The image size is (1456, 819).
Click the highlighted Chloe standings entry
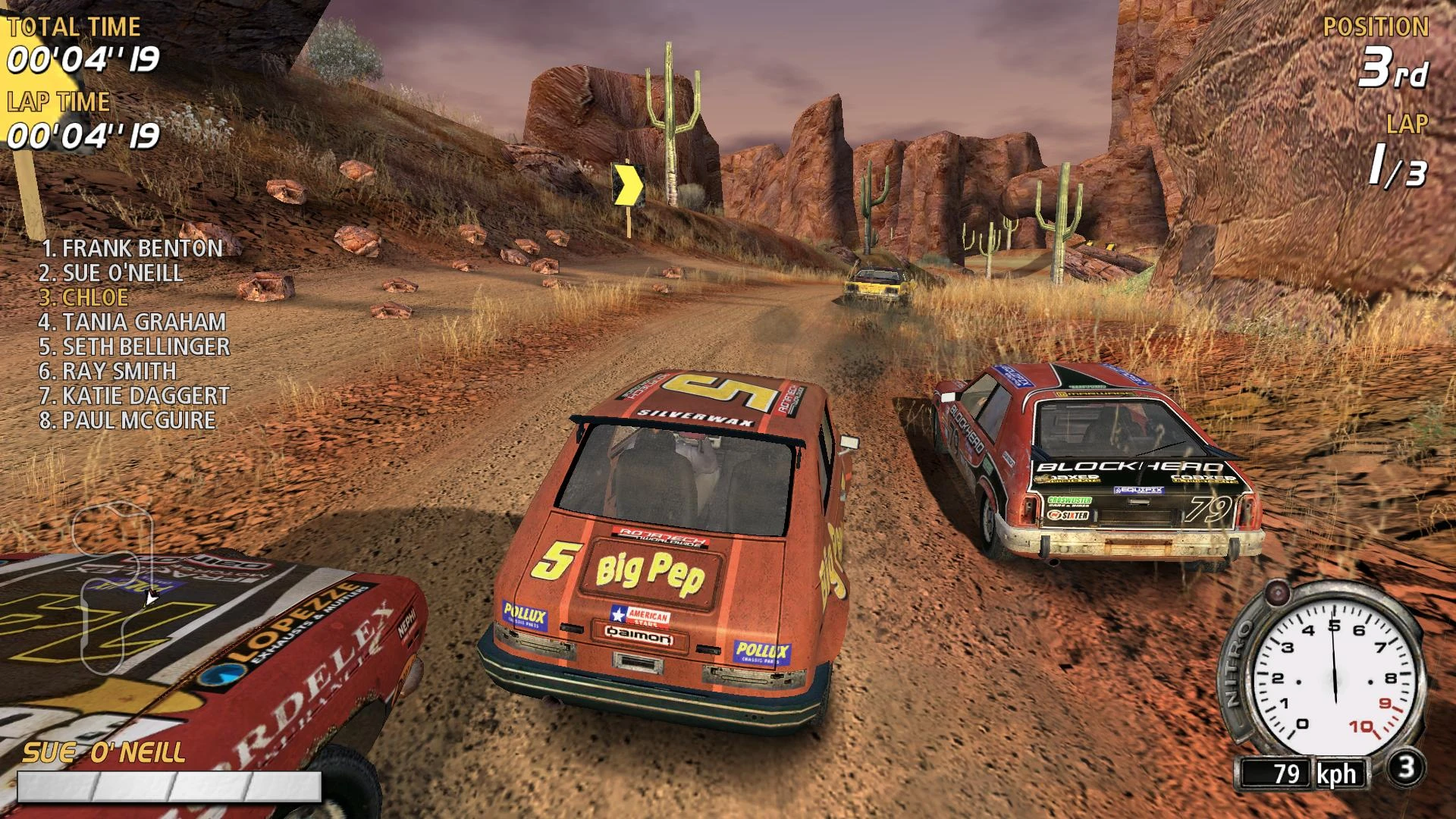click(x=84, y=297)
